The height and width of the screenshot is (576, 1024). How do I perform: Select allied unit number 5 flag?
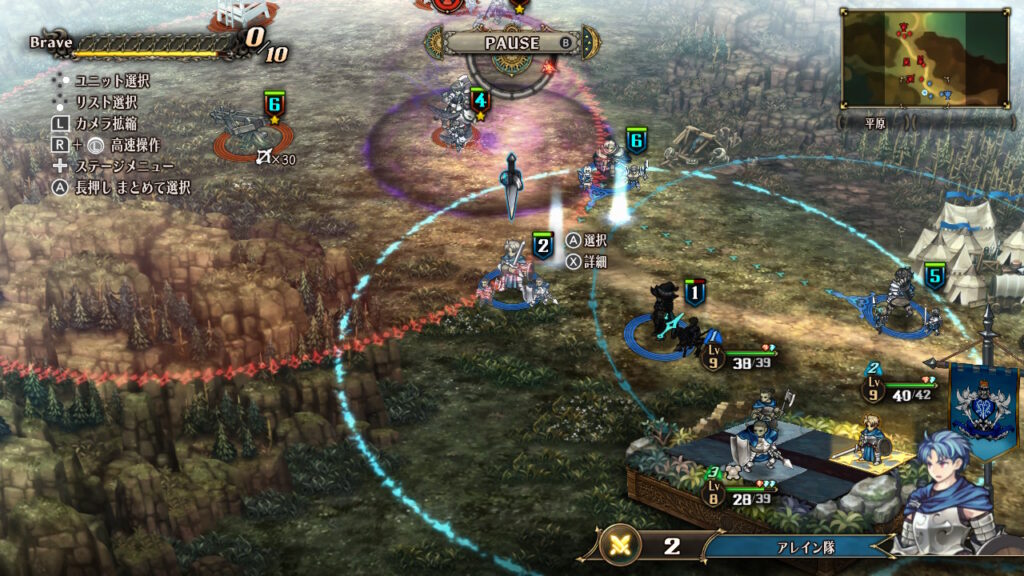tap(935, 276)
